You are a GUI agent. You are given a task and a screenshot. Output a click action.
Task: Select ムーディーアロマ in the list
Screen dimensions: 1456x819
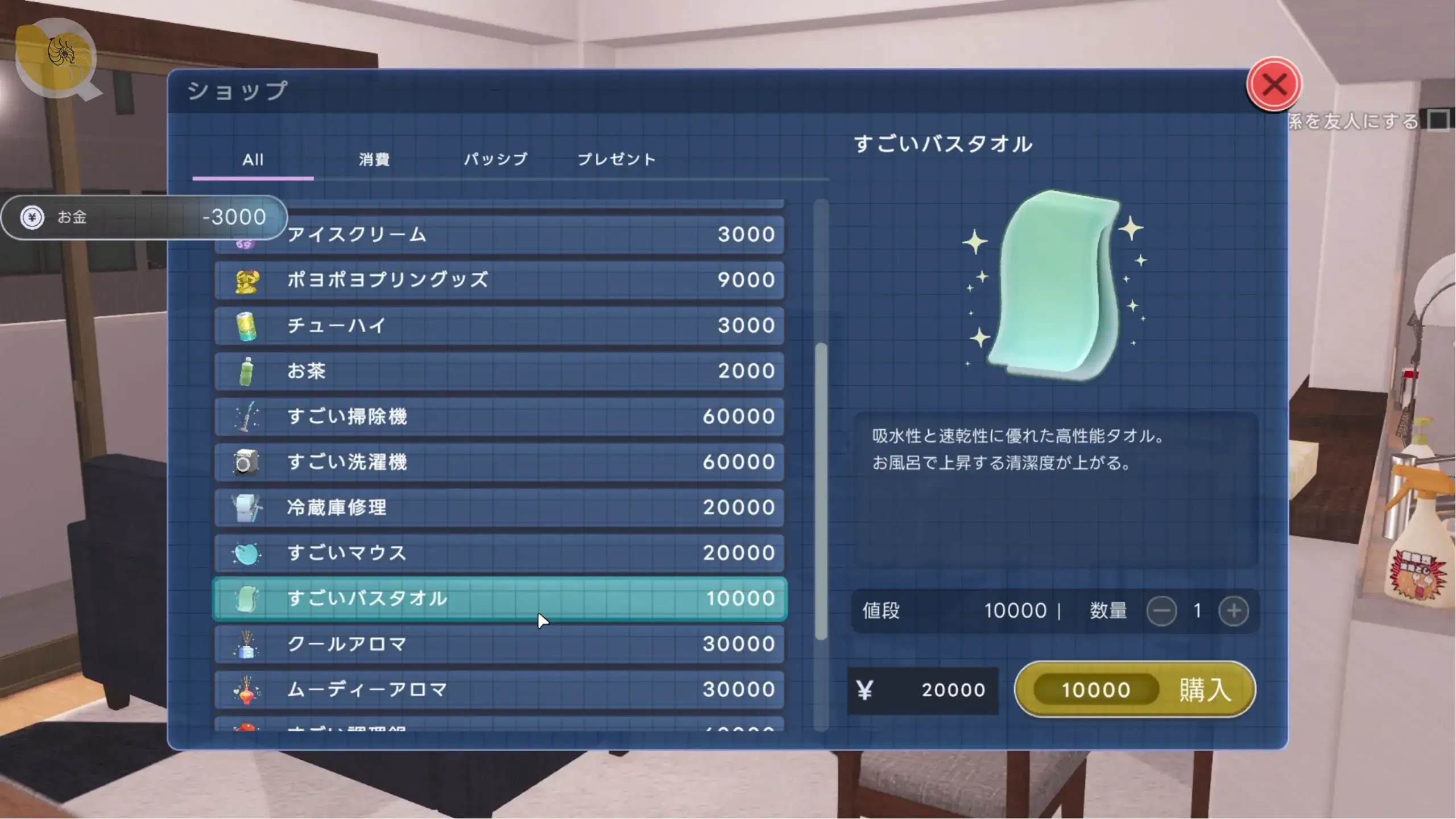coord(499,689)
